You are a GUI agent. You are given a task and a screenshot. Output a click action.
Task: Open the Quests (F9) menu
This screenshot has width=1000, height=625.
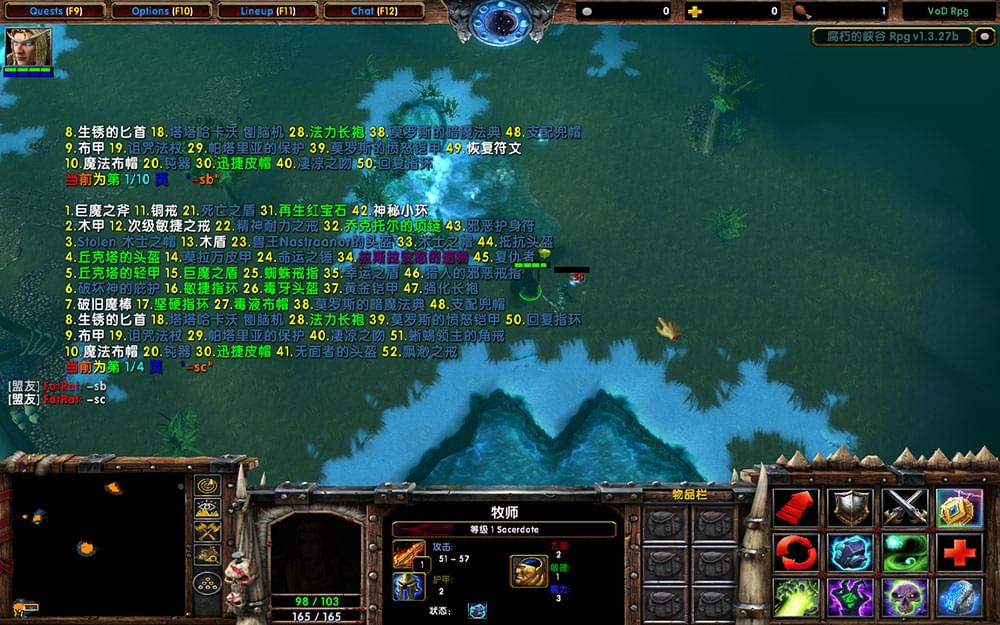[x=49, y=11]
